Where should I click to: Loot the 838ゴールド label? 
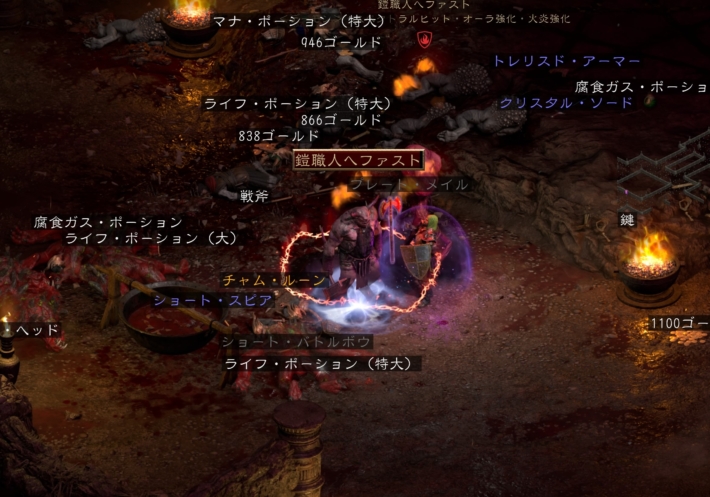279,135
